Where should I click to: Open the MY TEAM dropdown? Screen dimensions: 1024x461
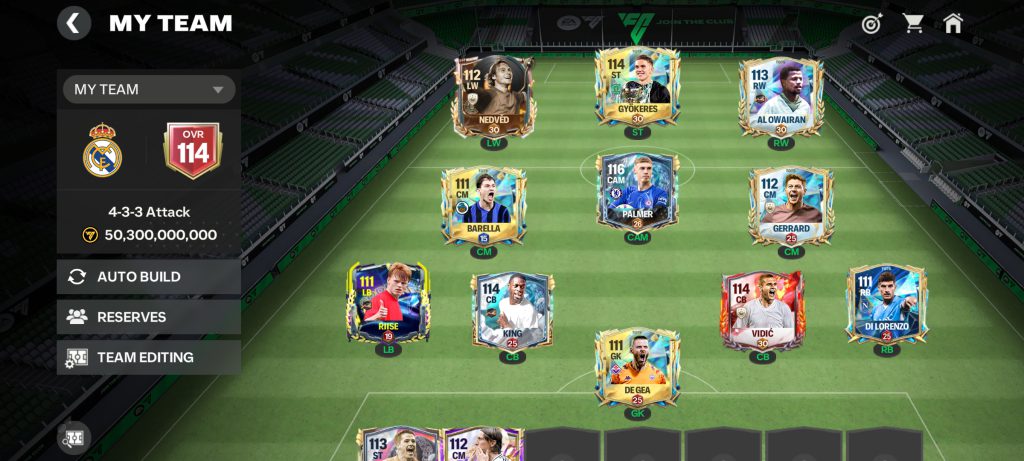tap(149, 90)
